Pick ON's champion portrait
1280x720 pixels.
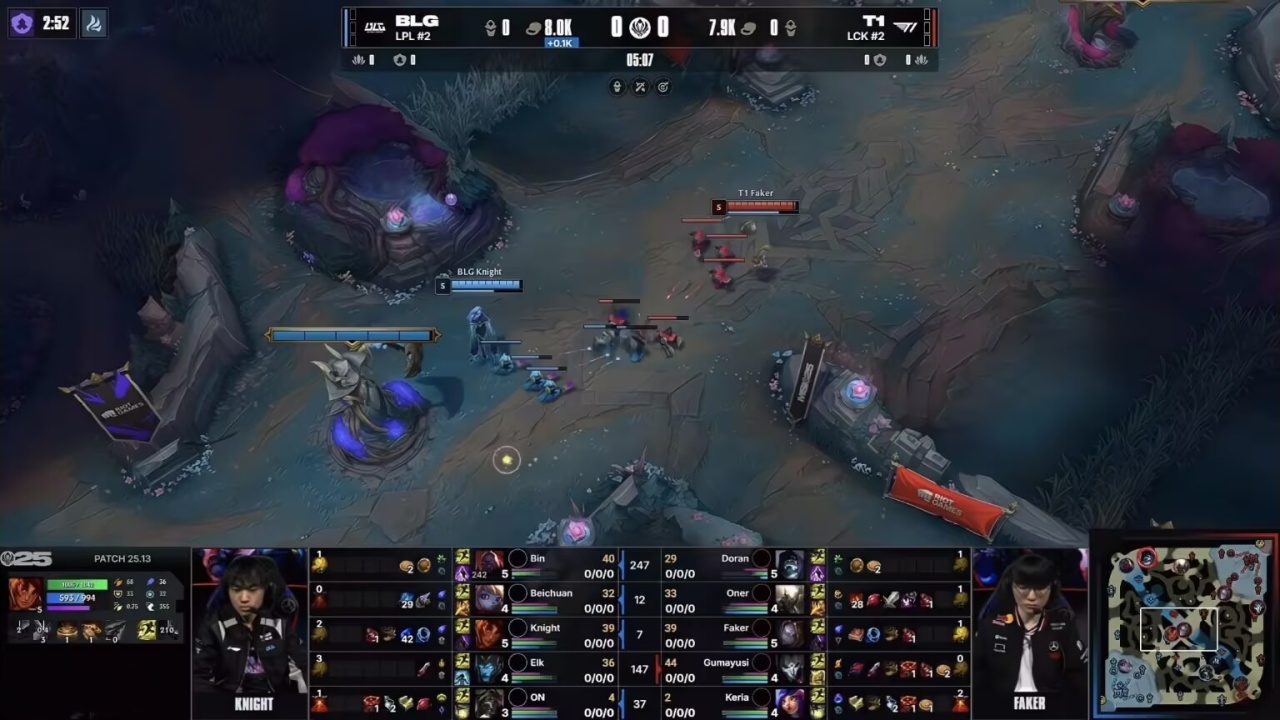click(490, 703)
